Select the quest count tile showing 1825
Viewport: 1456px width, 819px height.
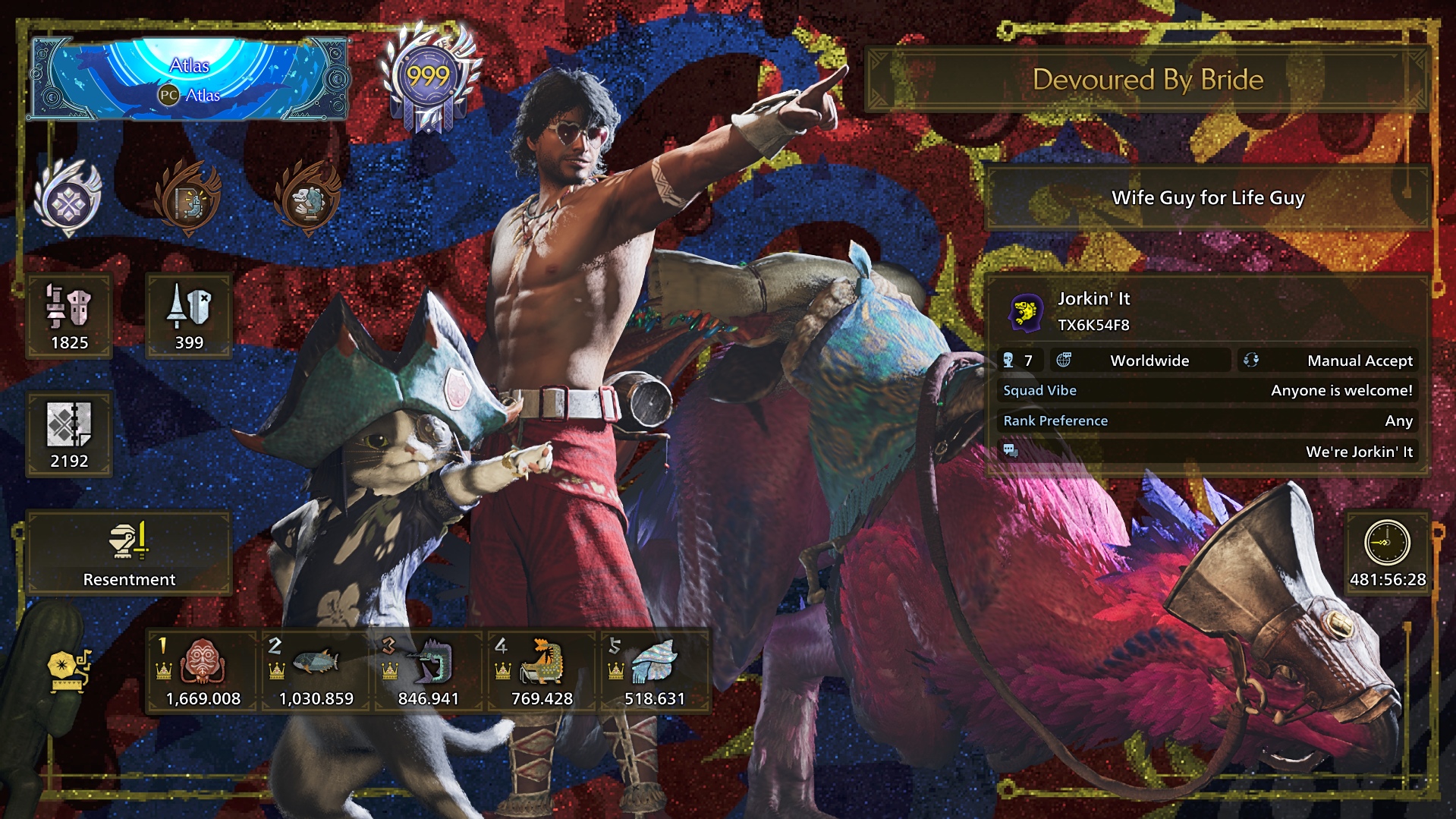[x=69, y=317]
